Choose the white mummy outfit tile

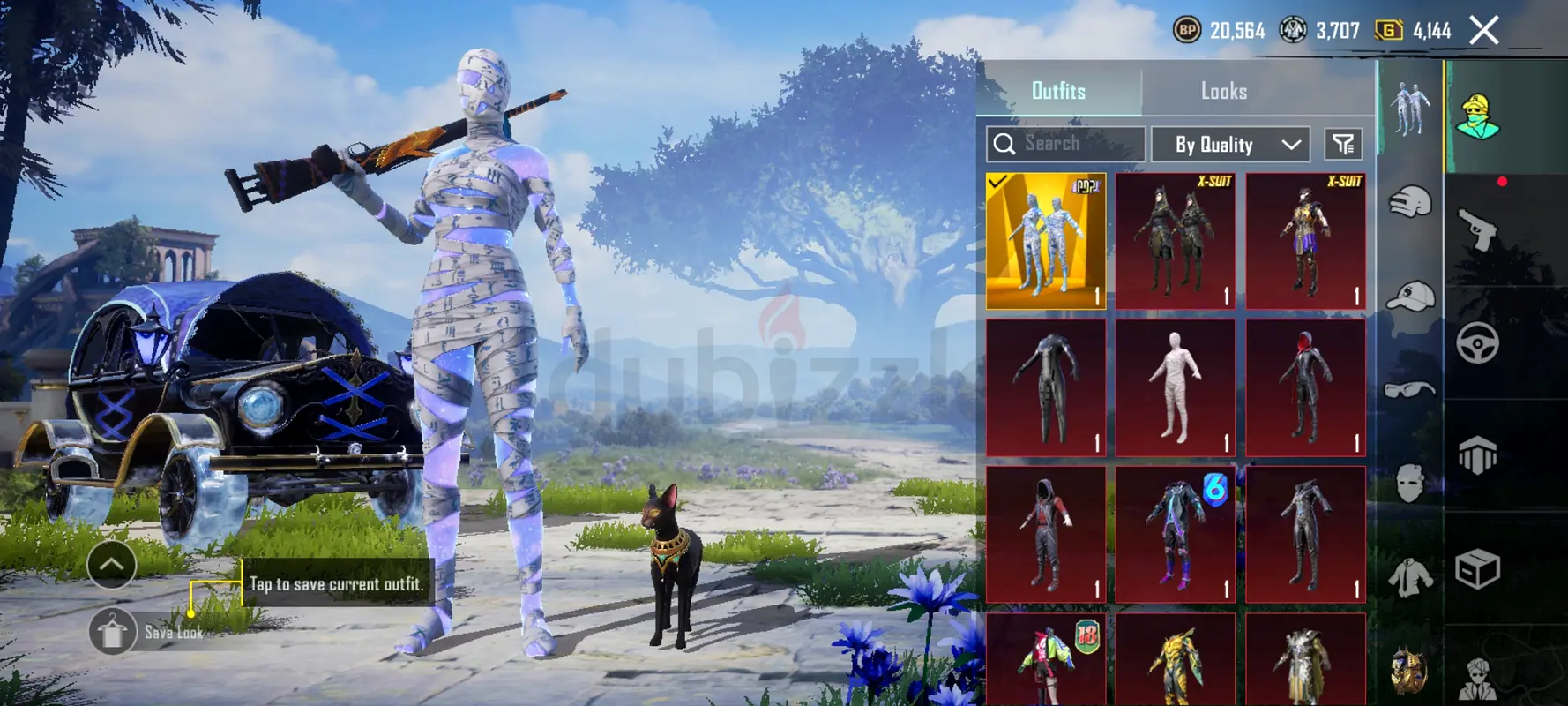pos(1175,388)
